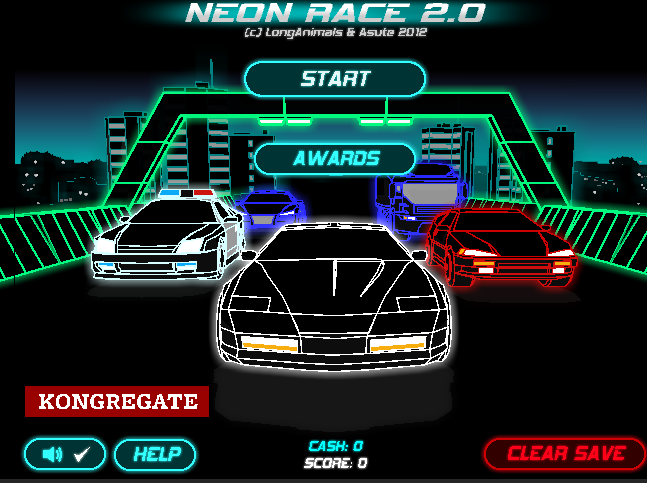Image resolution: width=647 pixels, height=483 pixels.
Task: Visit the Kongregate logo link
Action: [117, 402]
